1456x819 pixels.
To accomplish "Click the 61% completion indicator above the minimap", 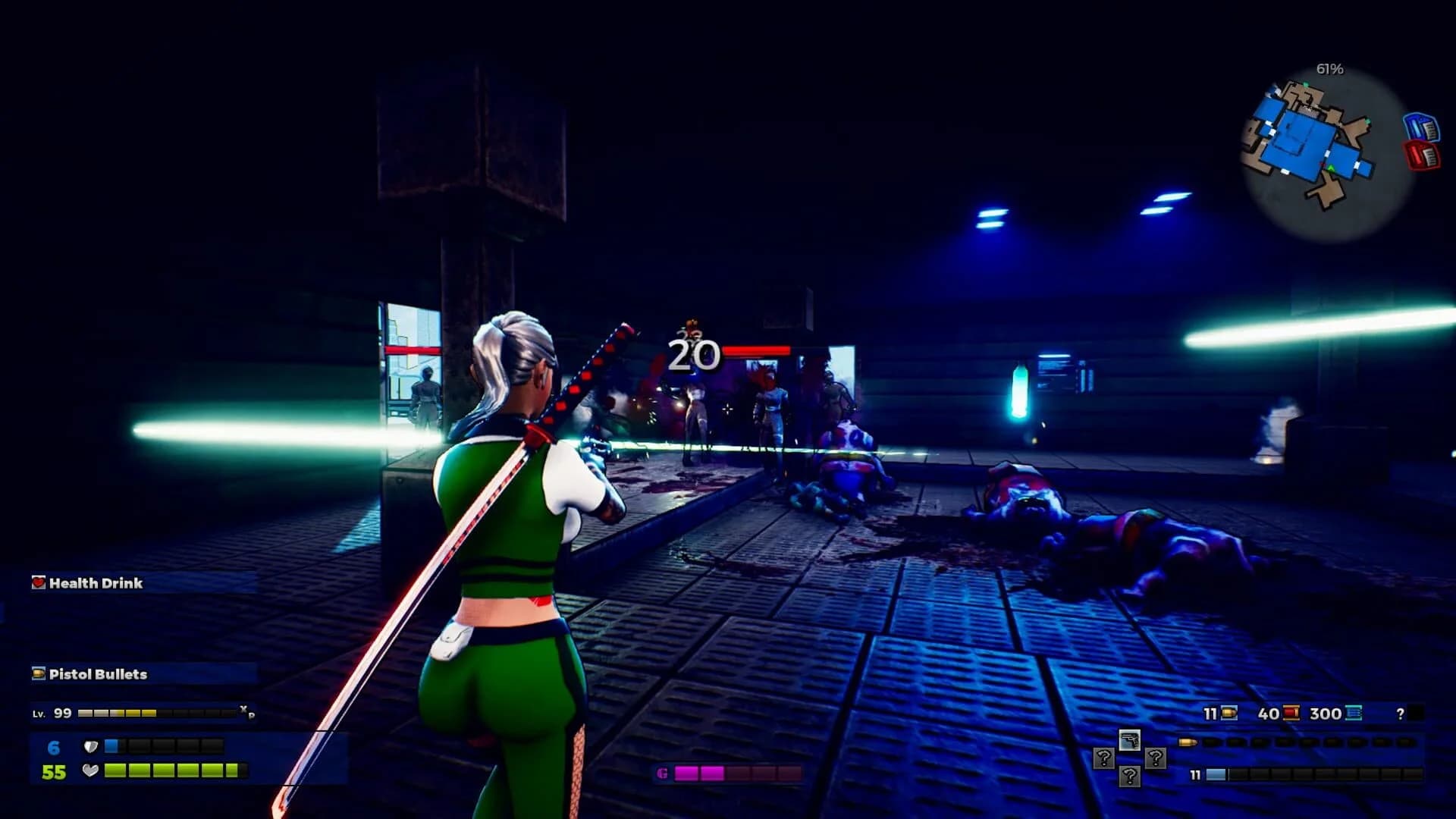I will click(1329, 69).
